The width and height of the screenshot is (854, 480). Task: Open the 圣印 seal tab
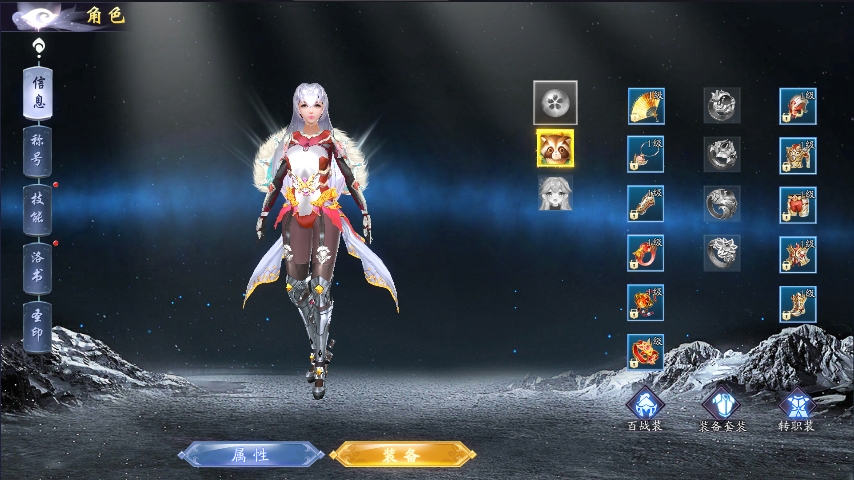(x=38, y=326)
